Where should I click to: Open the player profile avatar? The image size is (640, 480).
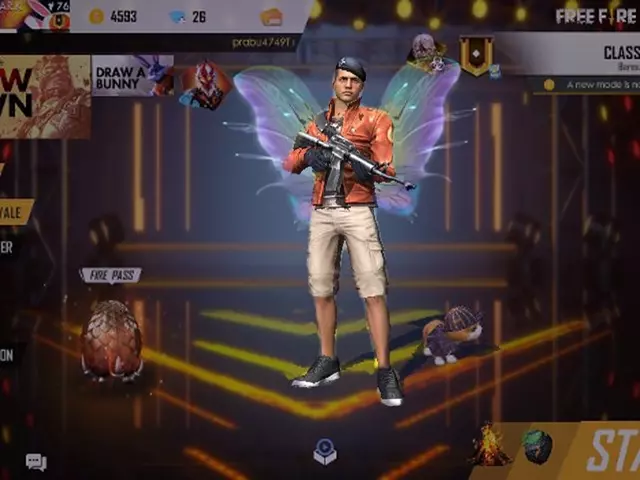click(x=25, y=15)
